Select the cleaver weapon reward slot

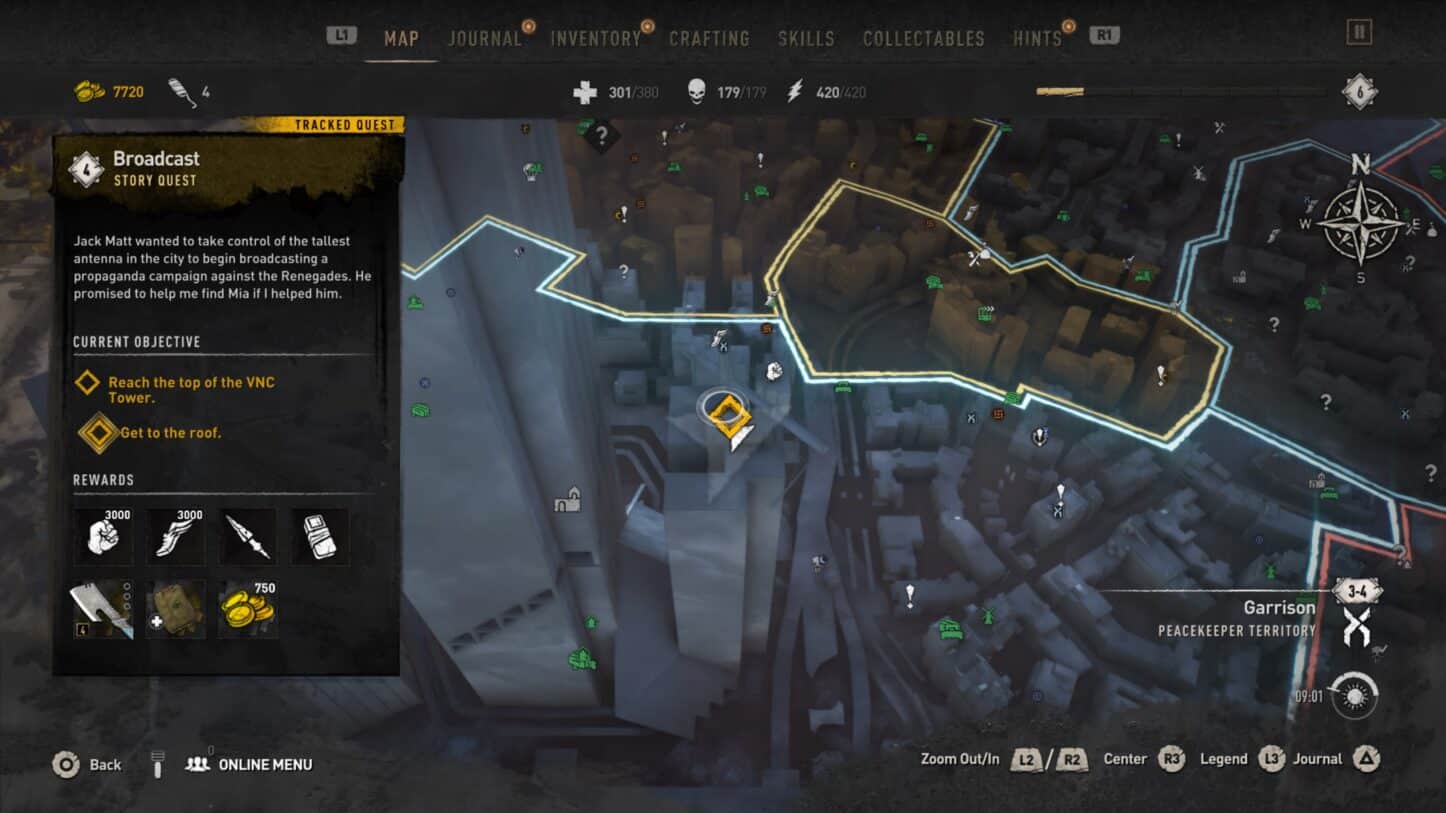(103, 609)
